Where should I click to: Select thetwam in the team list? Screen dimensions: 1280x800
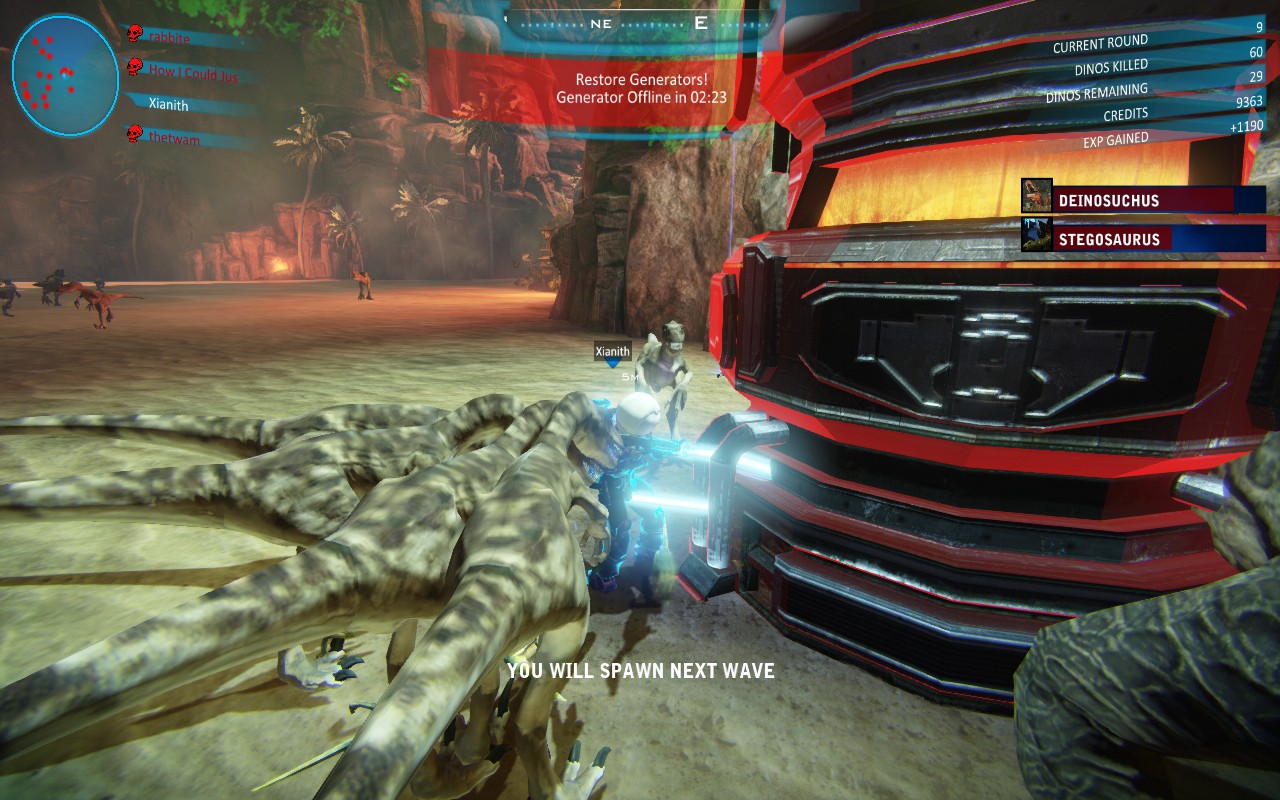pos(174,139)
